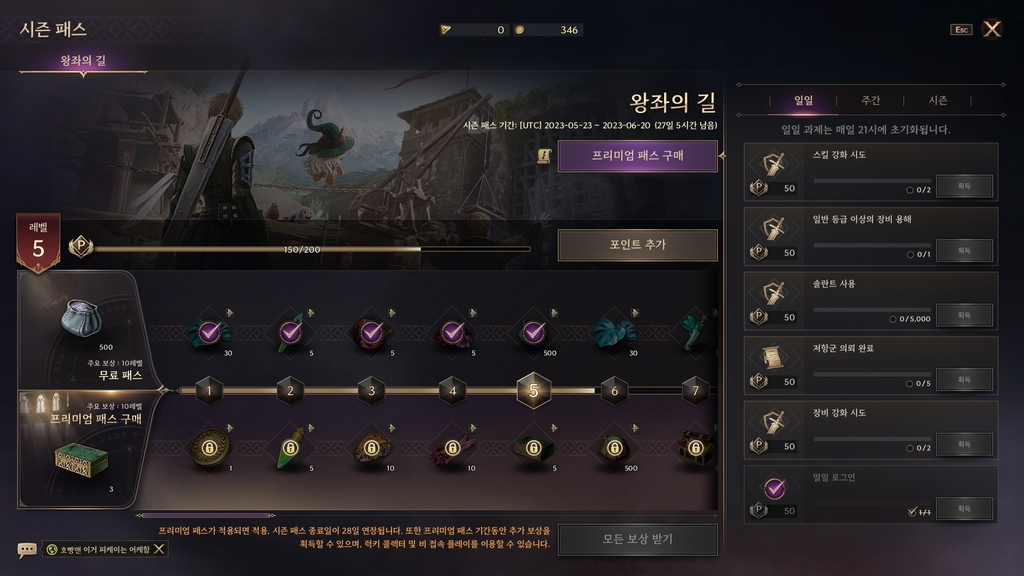Select the 일일 daily tab
This screenshot has width=1024, height=576.
pos(803,101)
